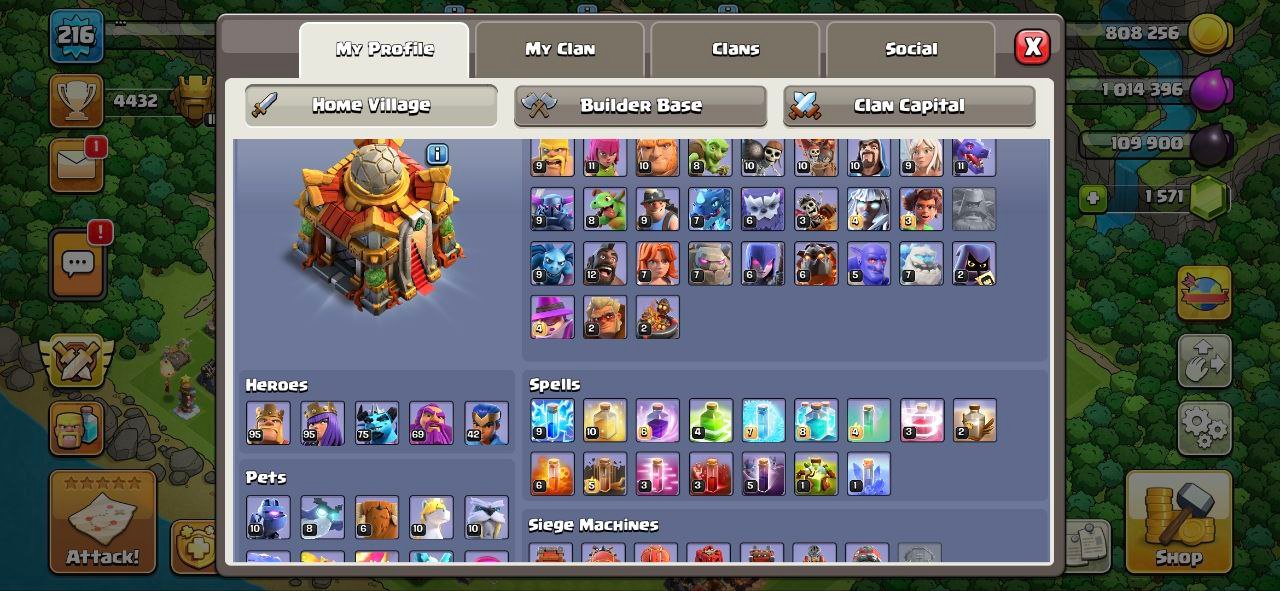View the Clan Capital profile

pyautogui.click(x=908, y=105)
